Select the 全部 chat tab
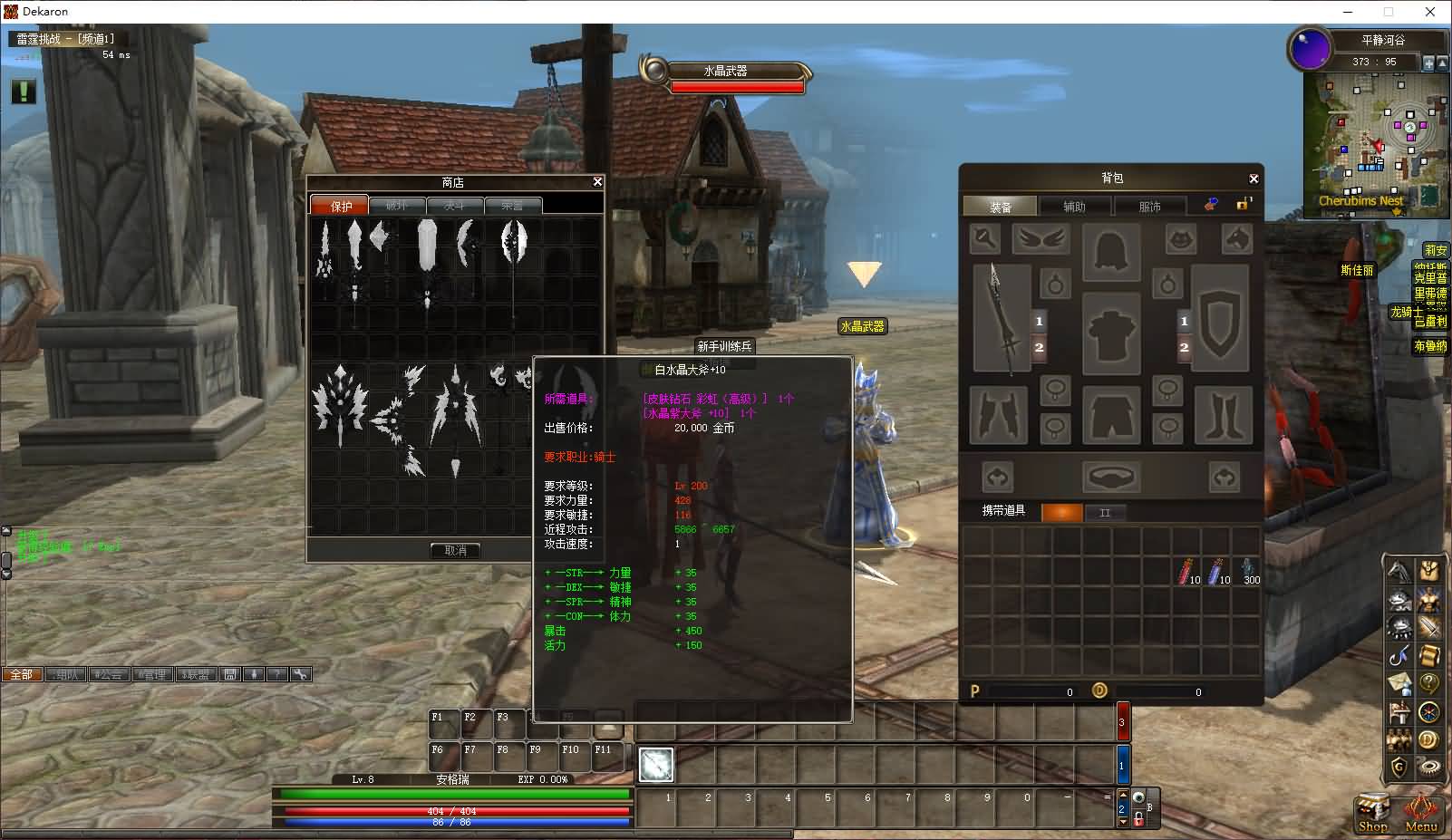This screenshot has width=1452, height=840. (22, 674)
